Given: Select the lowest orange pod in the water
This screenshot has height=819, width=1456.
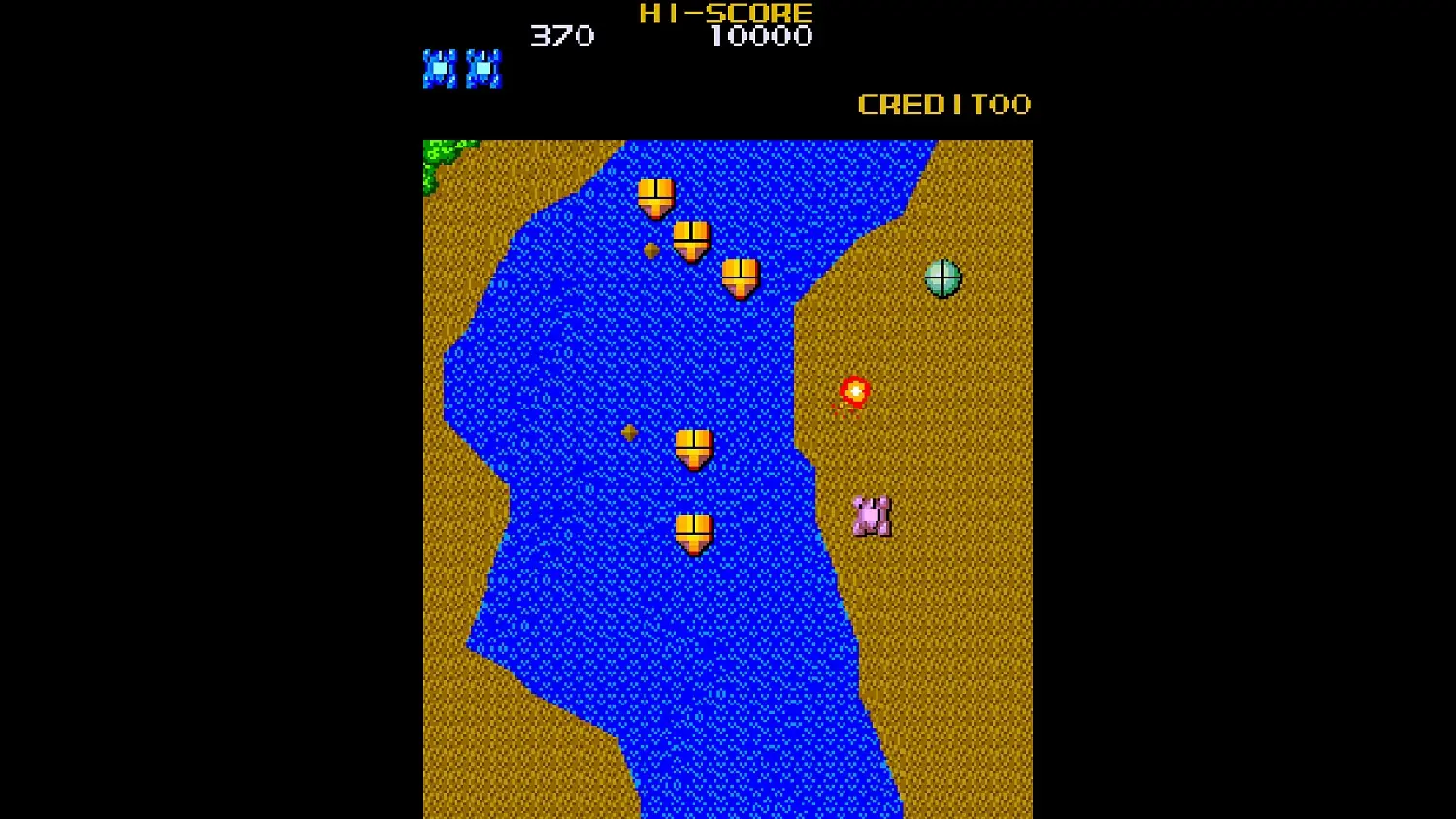Looking at the screenshot, I should (x=693, y=532).
